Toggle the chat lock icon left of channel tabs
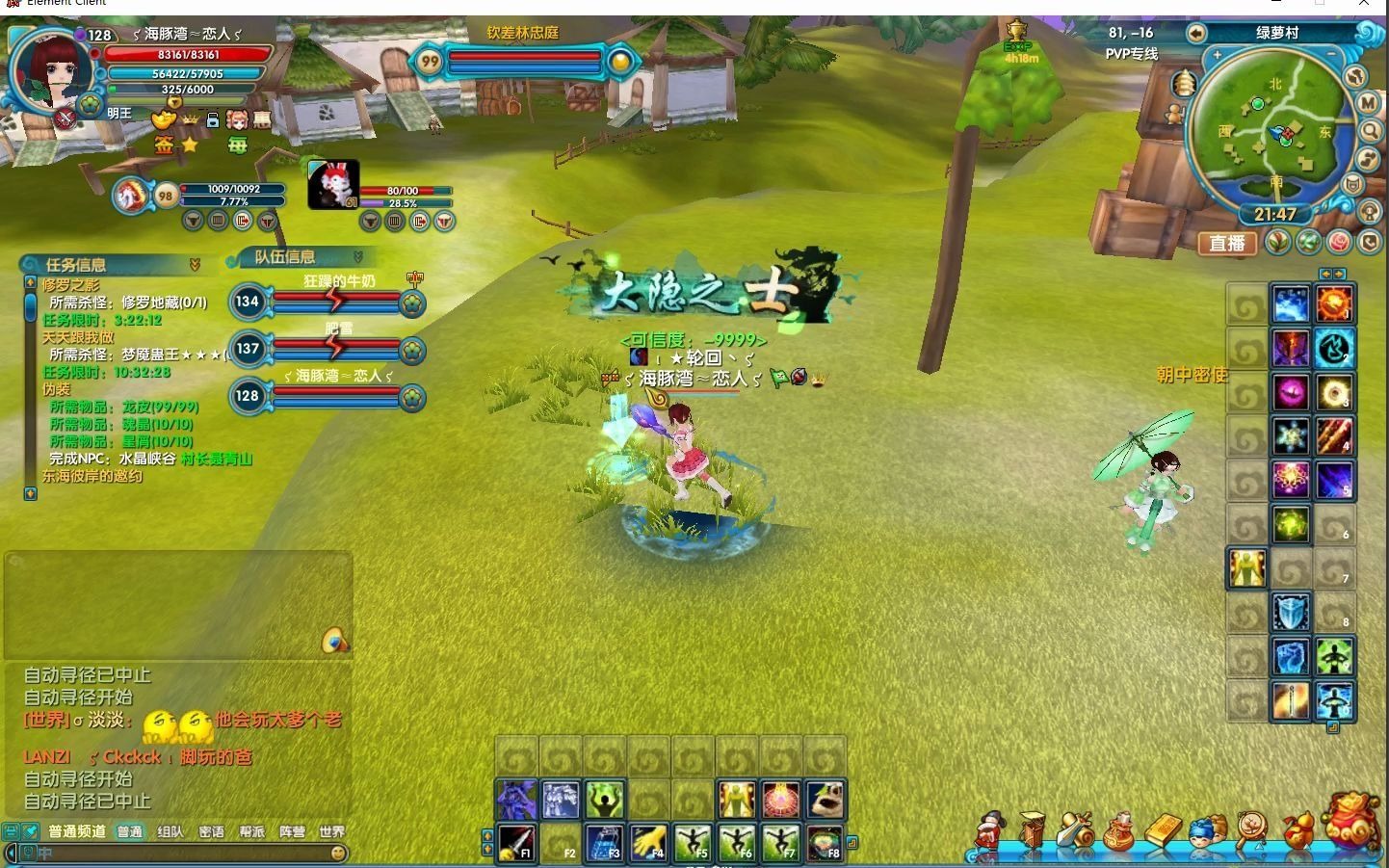Image resolution: width=1389 pixels, height=868 pixels. coord(9,830)
